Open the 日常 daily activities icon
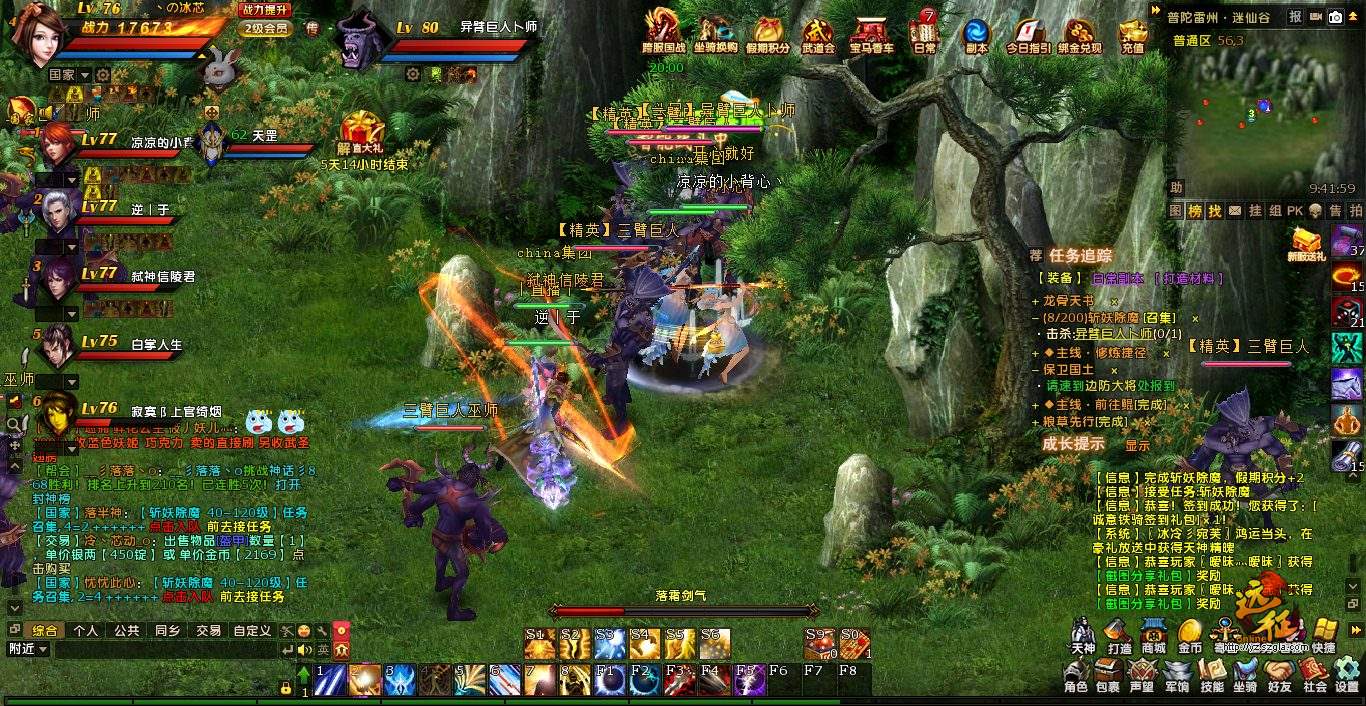This screenshot has height=706, width=1366. click(x=925, y=33)
